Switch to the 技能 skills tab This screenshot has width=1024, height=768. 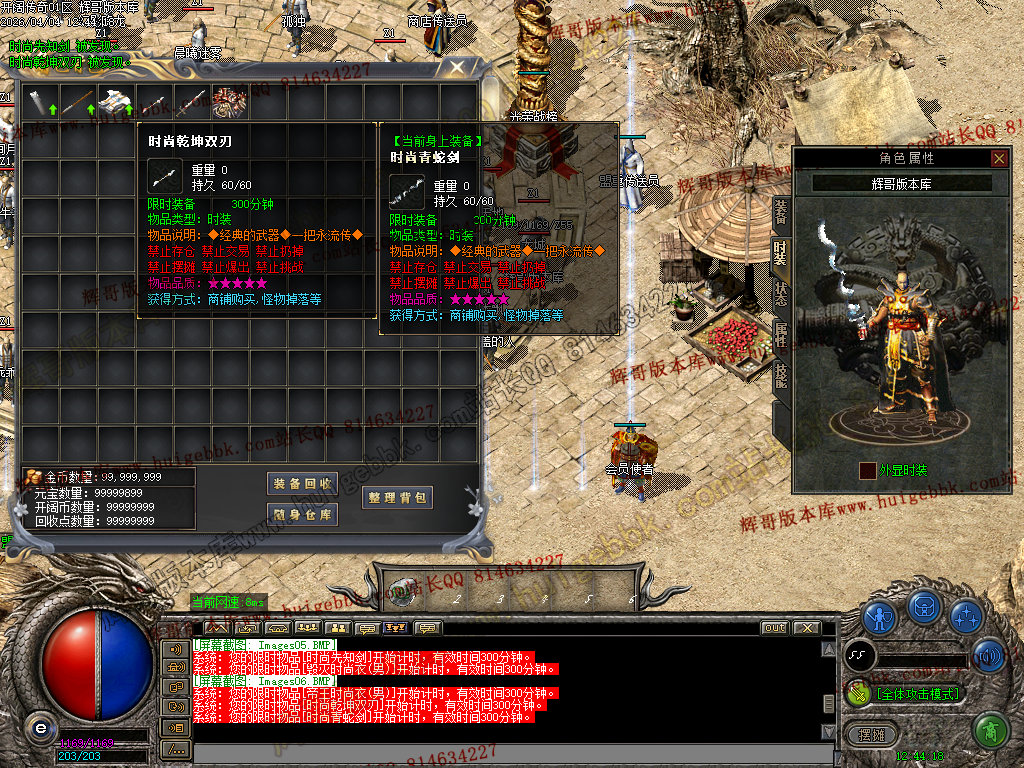(780, 375)
